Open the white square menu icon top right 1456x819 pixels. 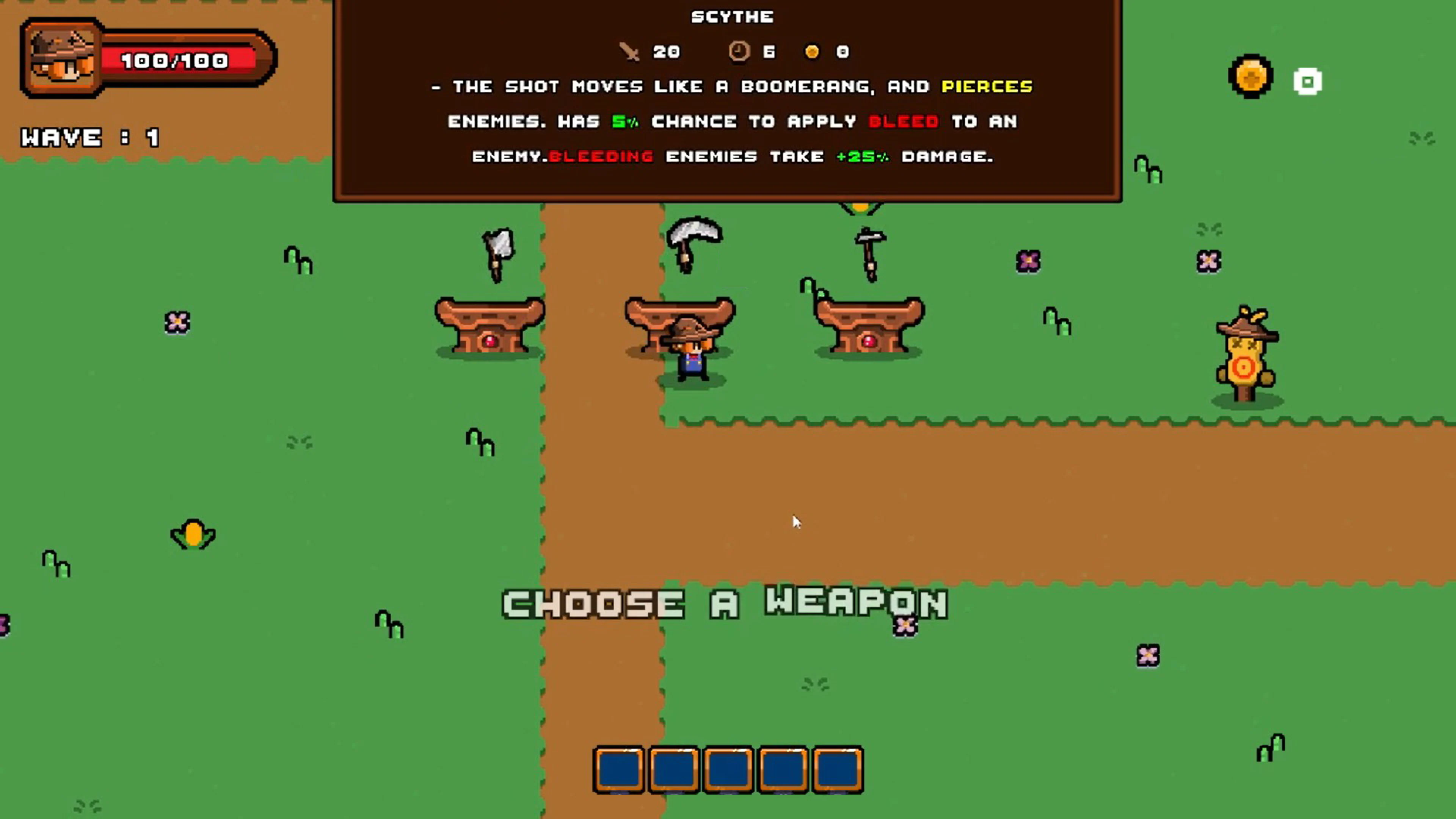point(1309,82)
